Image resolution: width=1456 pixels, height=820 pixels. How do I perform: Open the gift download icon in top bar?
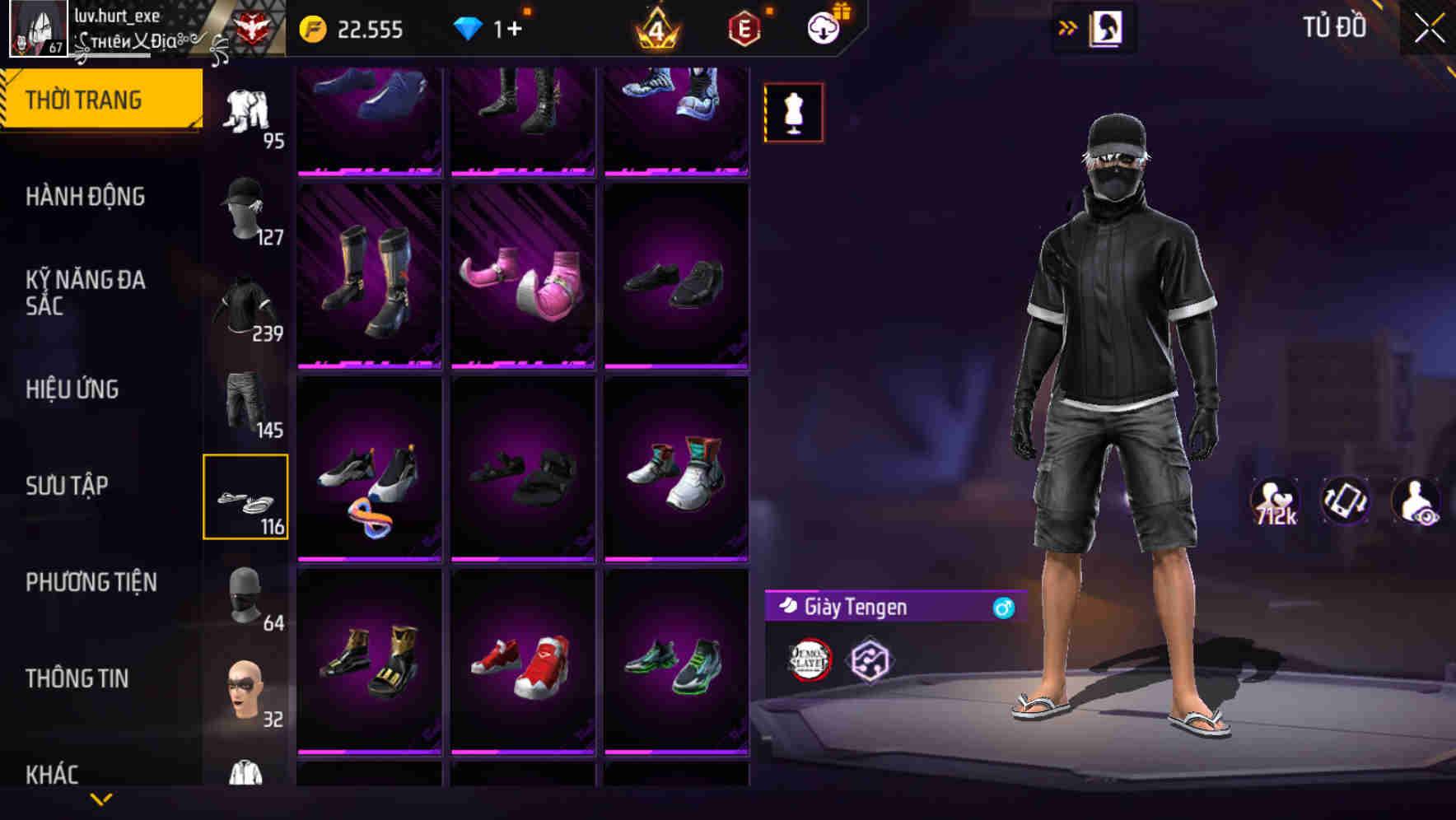826,26
